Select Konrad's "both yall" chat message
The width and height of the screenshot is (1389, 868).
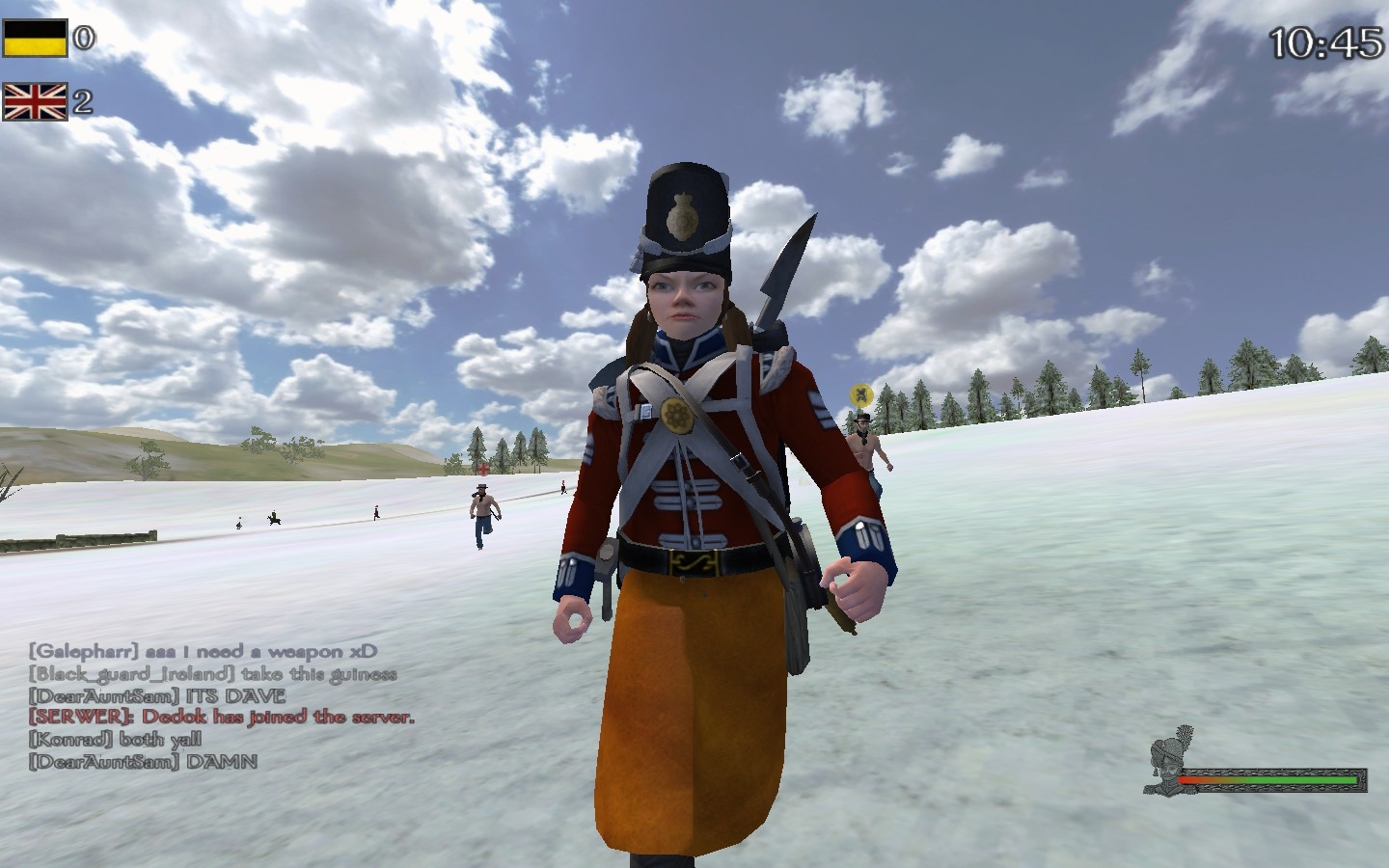tap(116, 740)
